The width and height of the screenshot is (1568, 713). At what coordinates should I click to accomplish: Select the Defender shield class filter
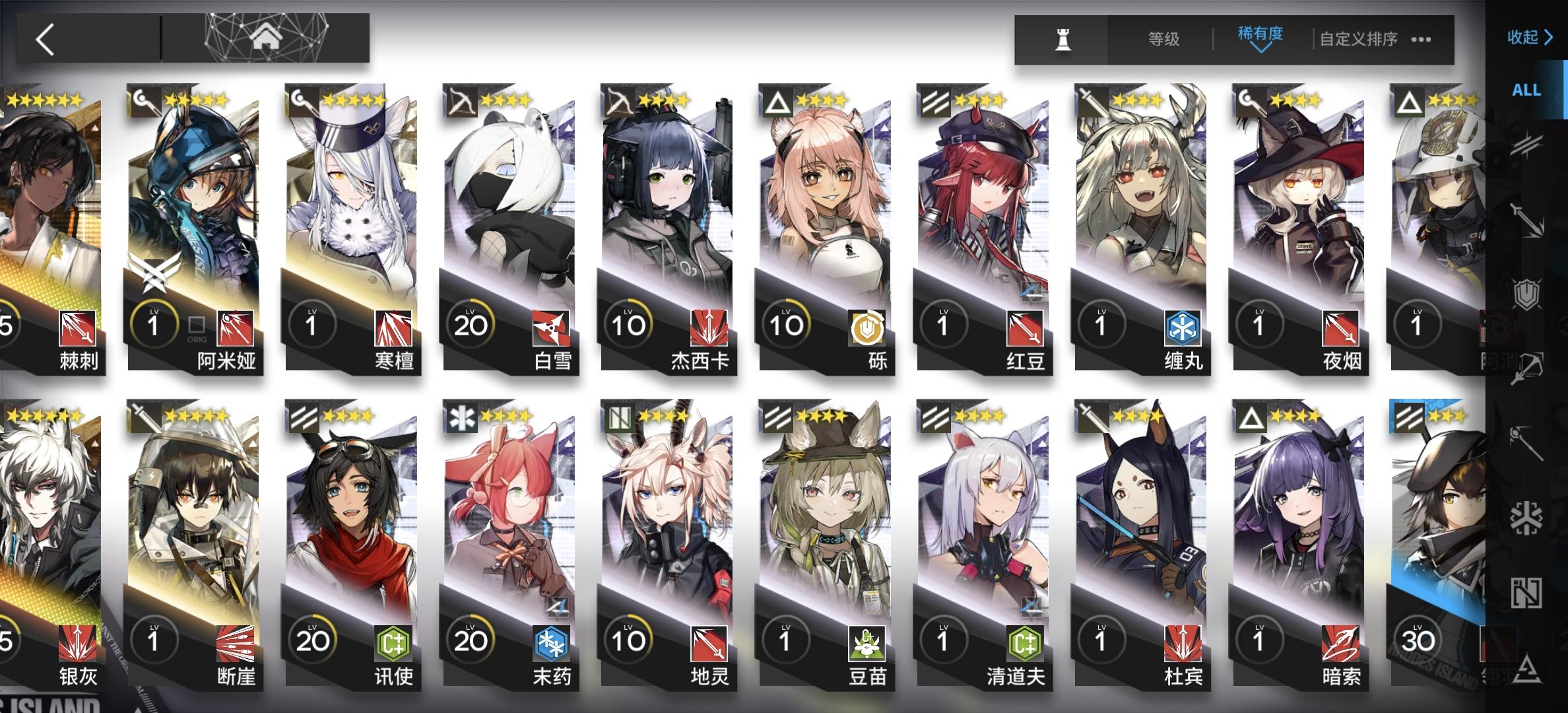point(1526,294)
